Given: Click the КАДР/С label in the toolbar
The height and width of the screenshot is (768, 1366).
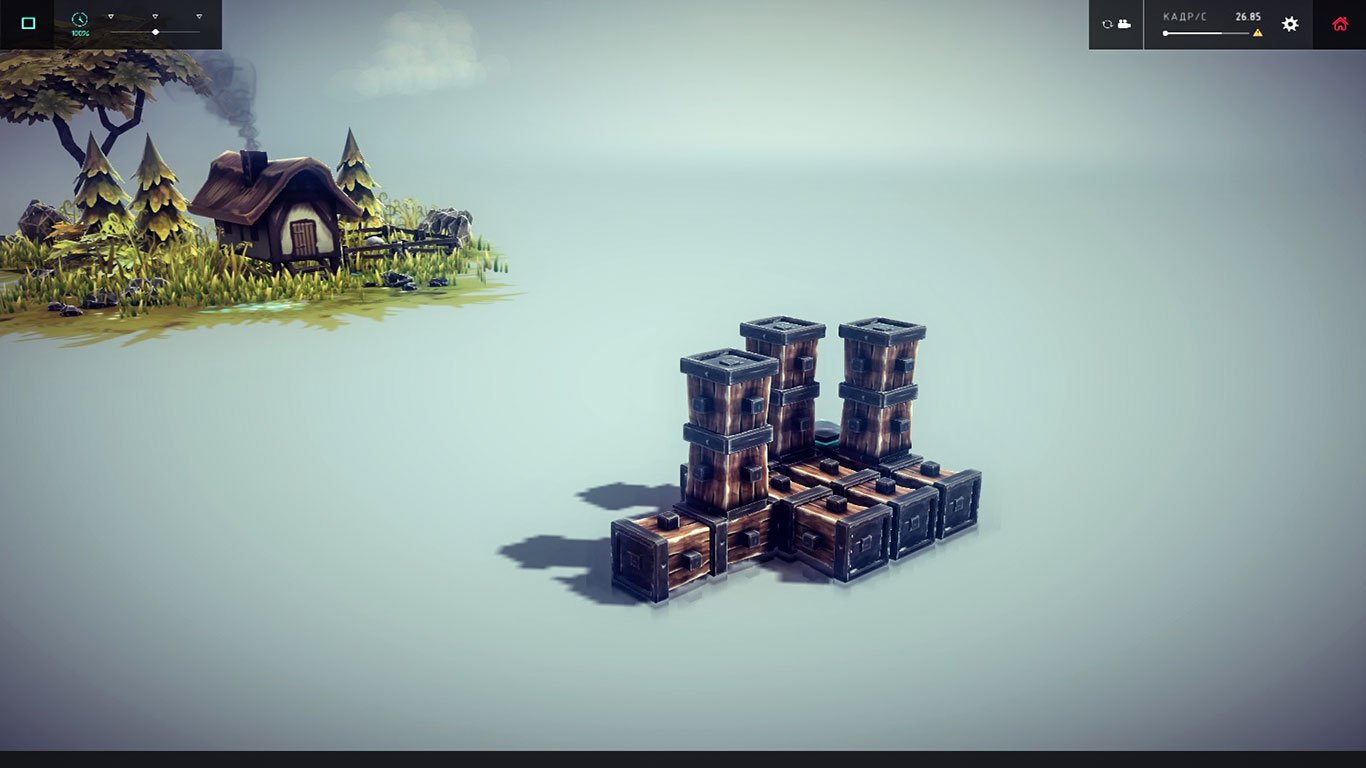Looking at the screenshot, I should (1185, 16).
